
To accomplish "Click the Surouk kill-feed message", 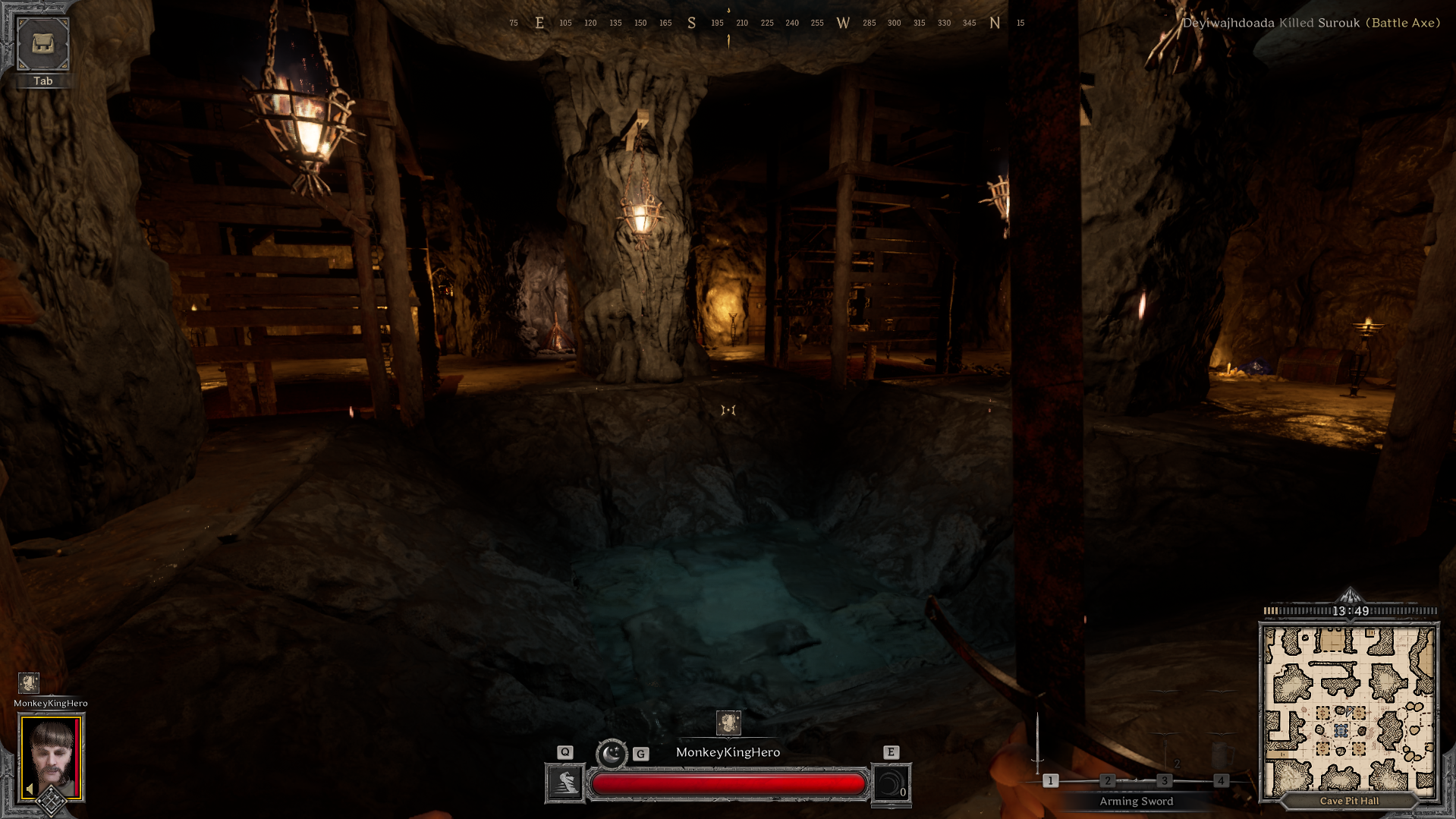I will click(x=1310, y=23).
